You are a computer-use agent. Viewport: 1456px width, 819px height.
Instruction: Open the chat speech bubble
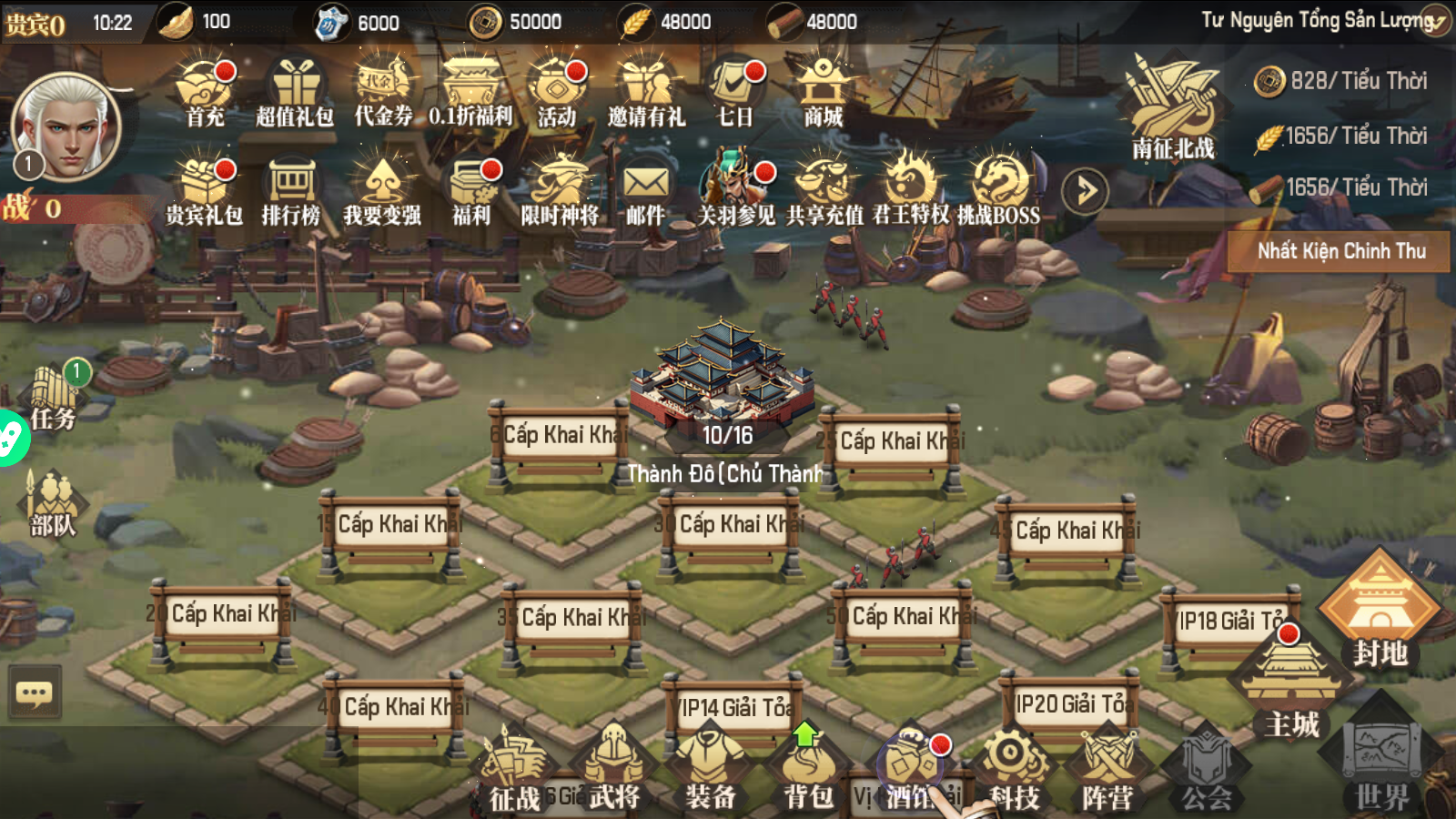coord(35,694)
